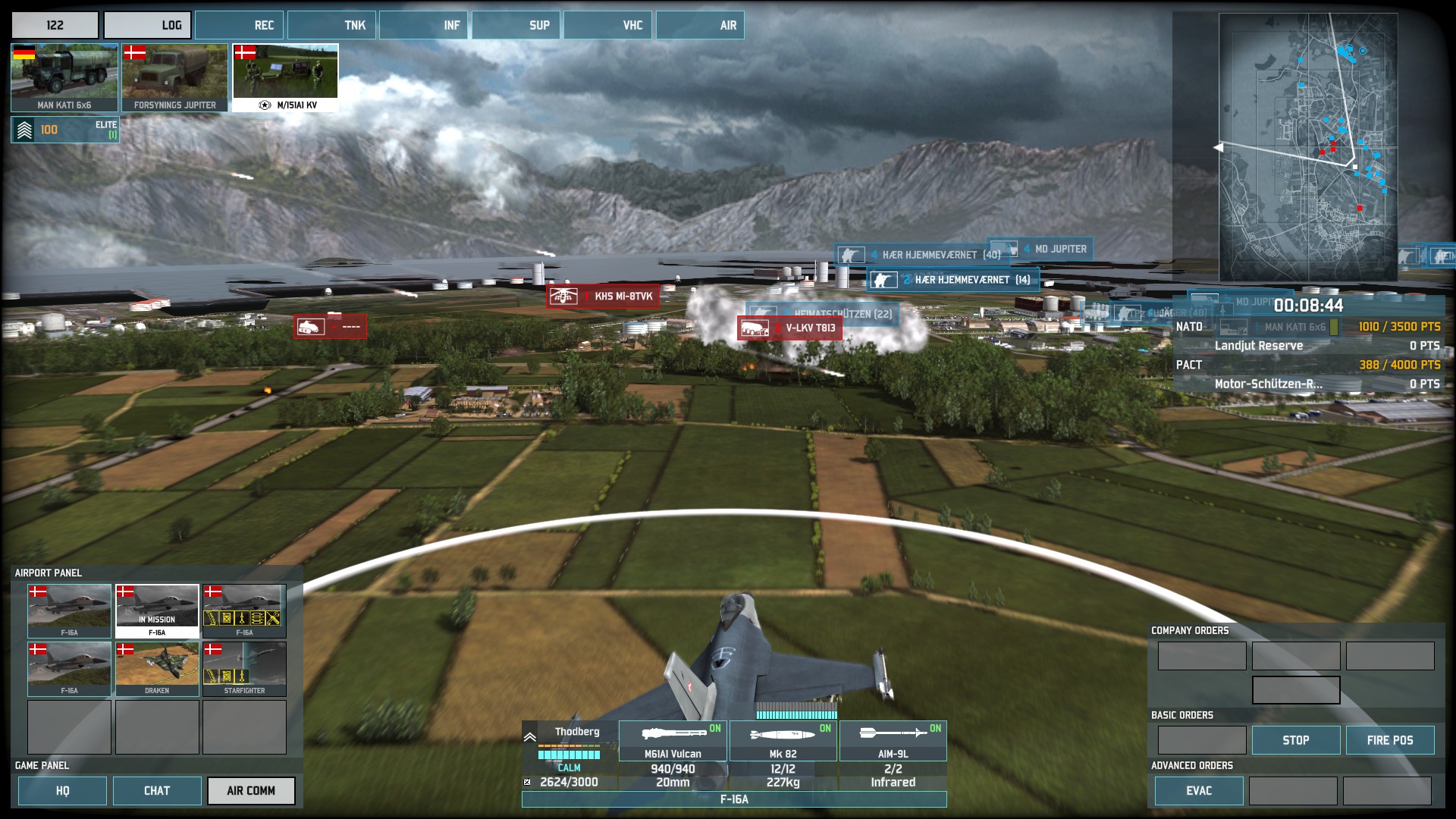Issue the STOP order
Image resolution: width=1456 pixels, height=819 pixels.
point(1295,740)
